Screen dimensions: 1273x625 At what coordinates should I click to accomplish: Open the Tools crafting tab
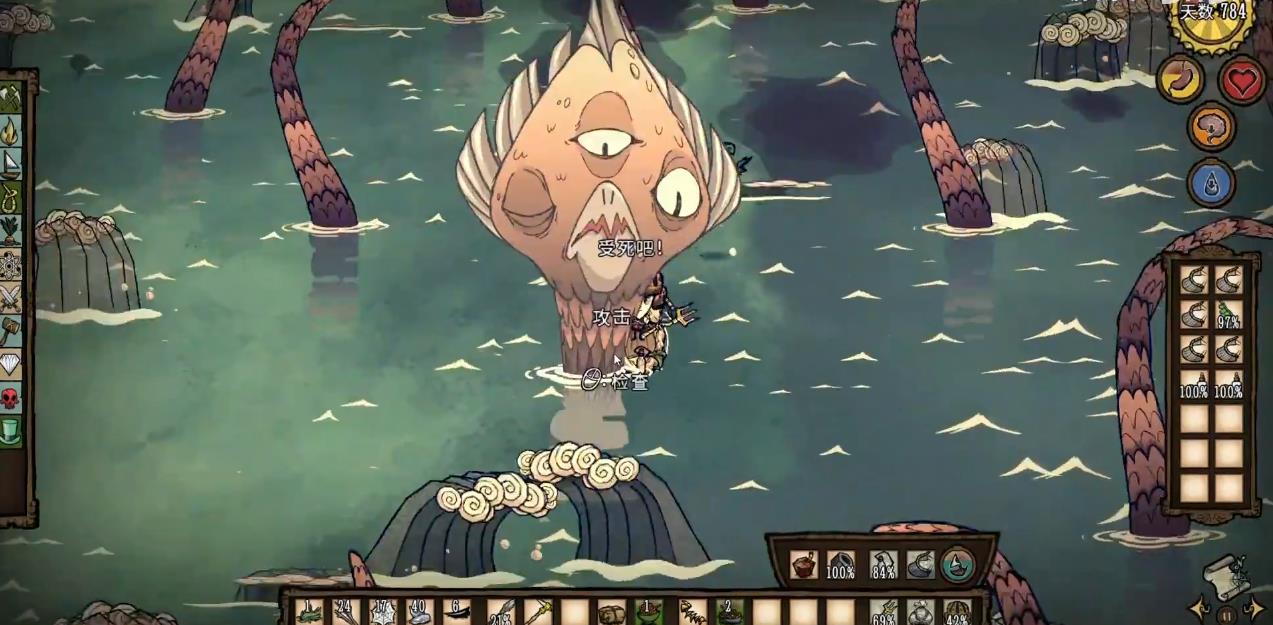(11, 98)
